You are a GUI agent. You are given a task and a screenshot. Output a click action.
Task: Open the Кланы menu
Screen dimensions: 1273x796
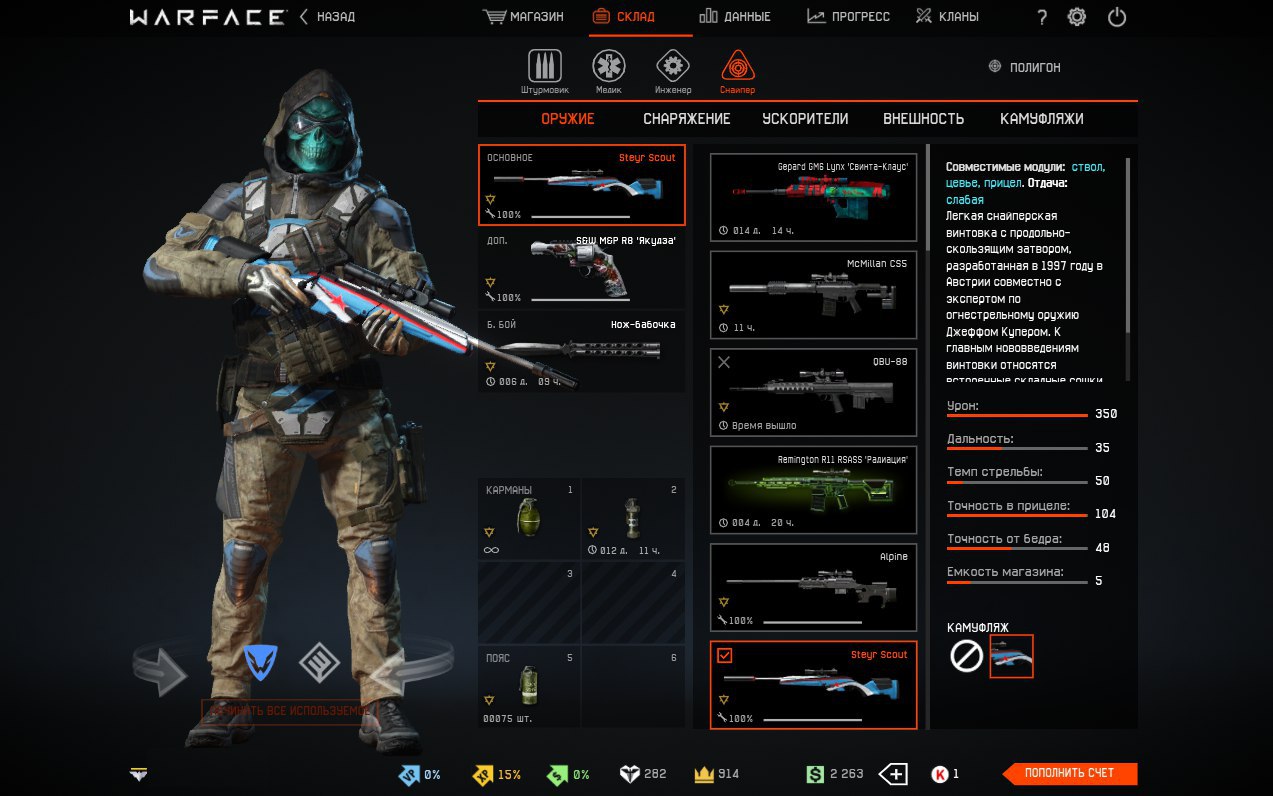coord(947,17)
